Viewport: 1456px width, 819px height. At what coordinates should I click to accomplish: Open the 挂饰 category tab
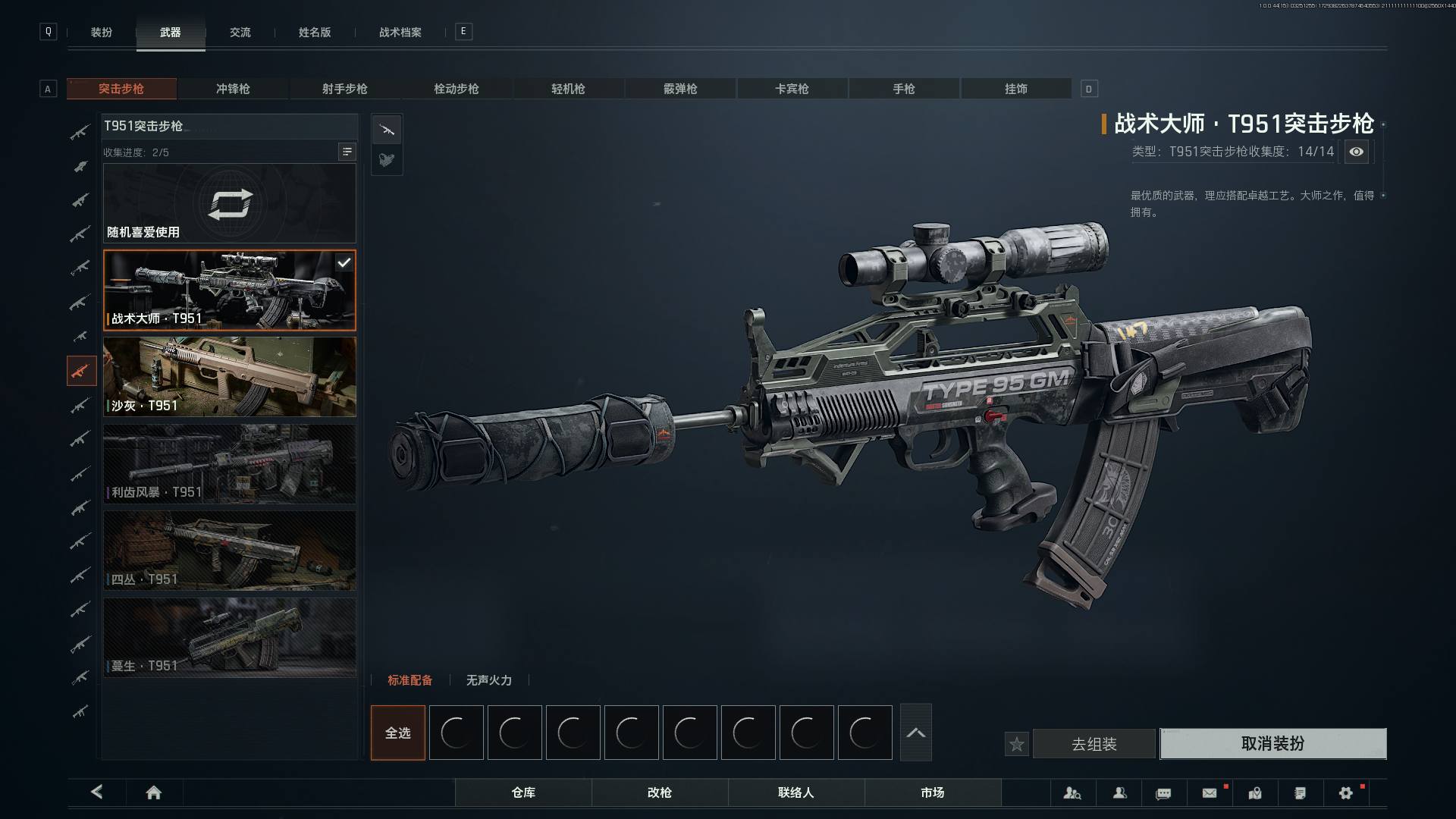(x=1015, y=89)
